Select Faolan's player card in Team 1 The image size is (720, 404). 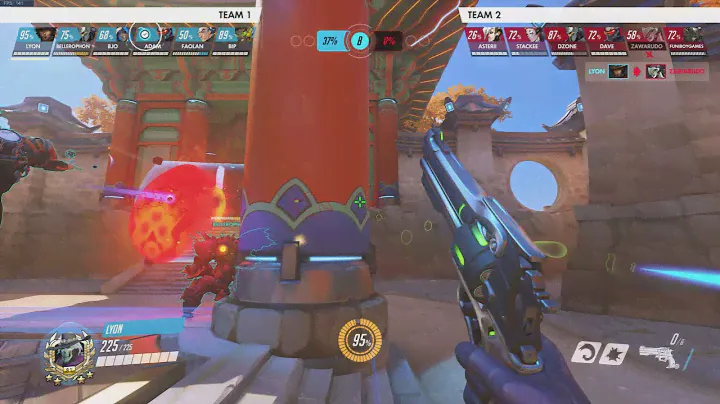(188, 38)
